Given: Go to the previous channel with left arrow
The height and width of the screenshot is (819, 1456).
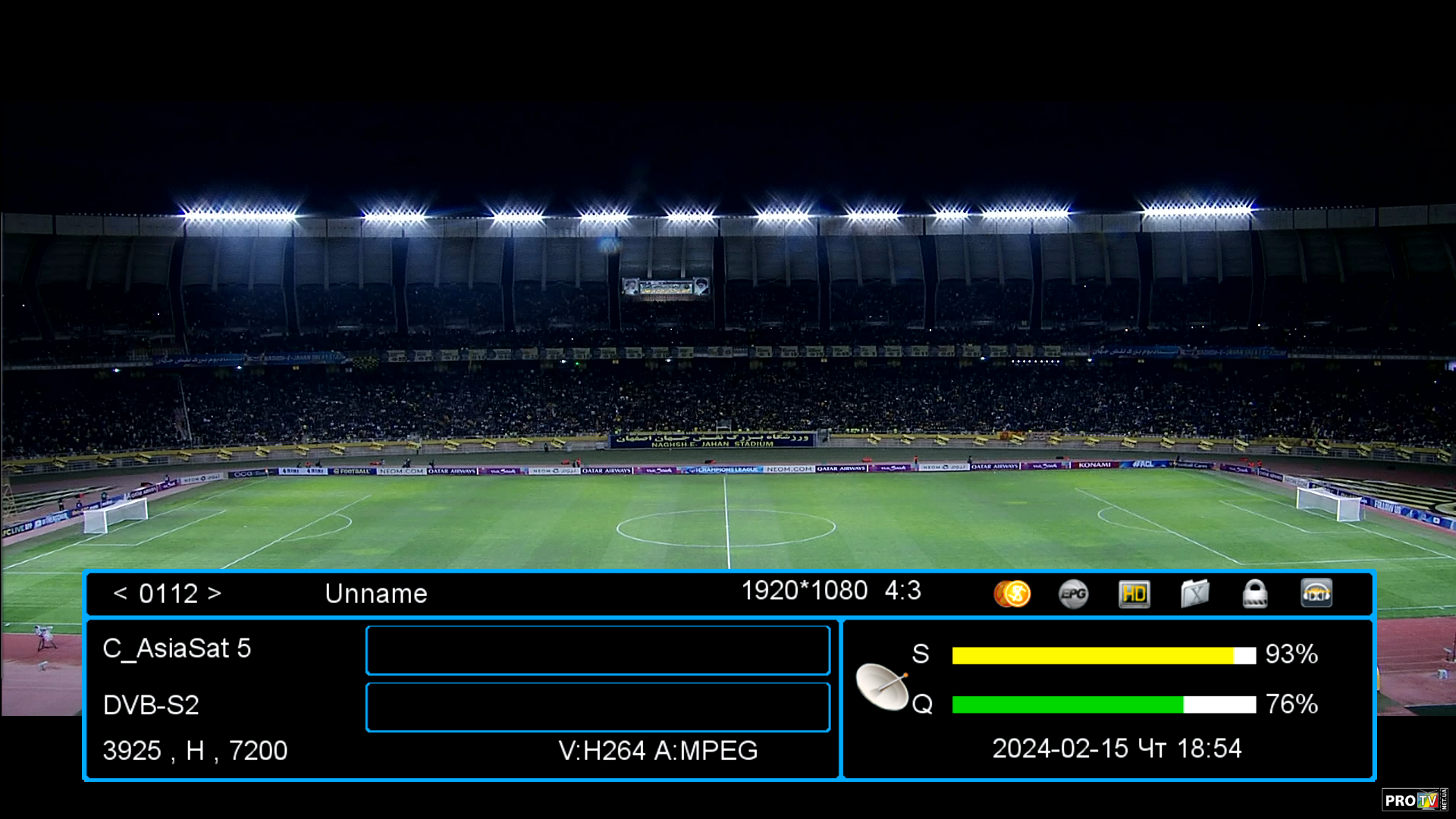Looking at the screenshot, I should pyautogui.click(x=120, y=593).
